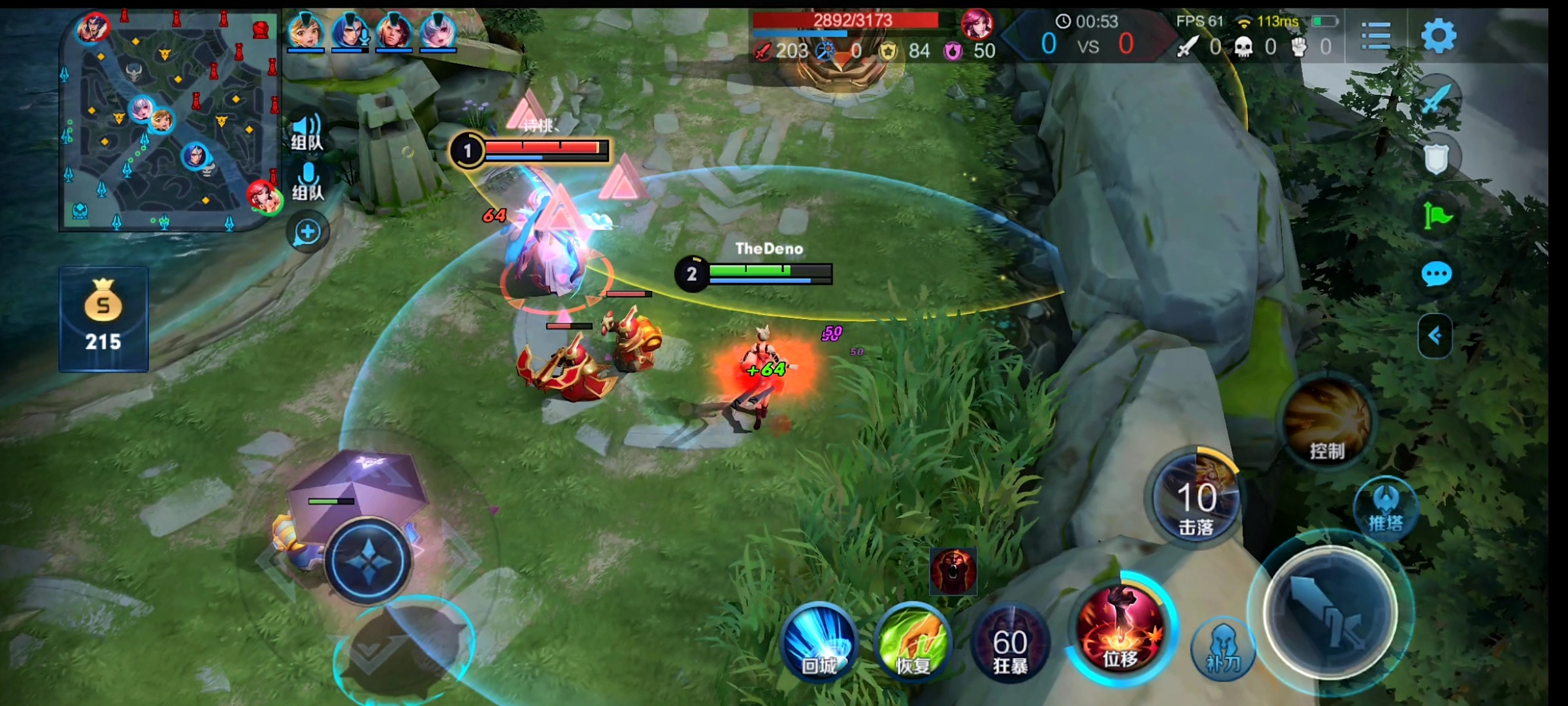This screenshot has width=1568, height=706.
Task: Toggle the team microphone 组队 button
Action: (x=307, y=182)
